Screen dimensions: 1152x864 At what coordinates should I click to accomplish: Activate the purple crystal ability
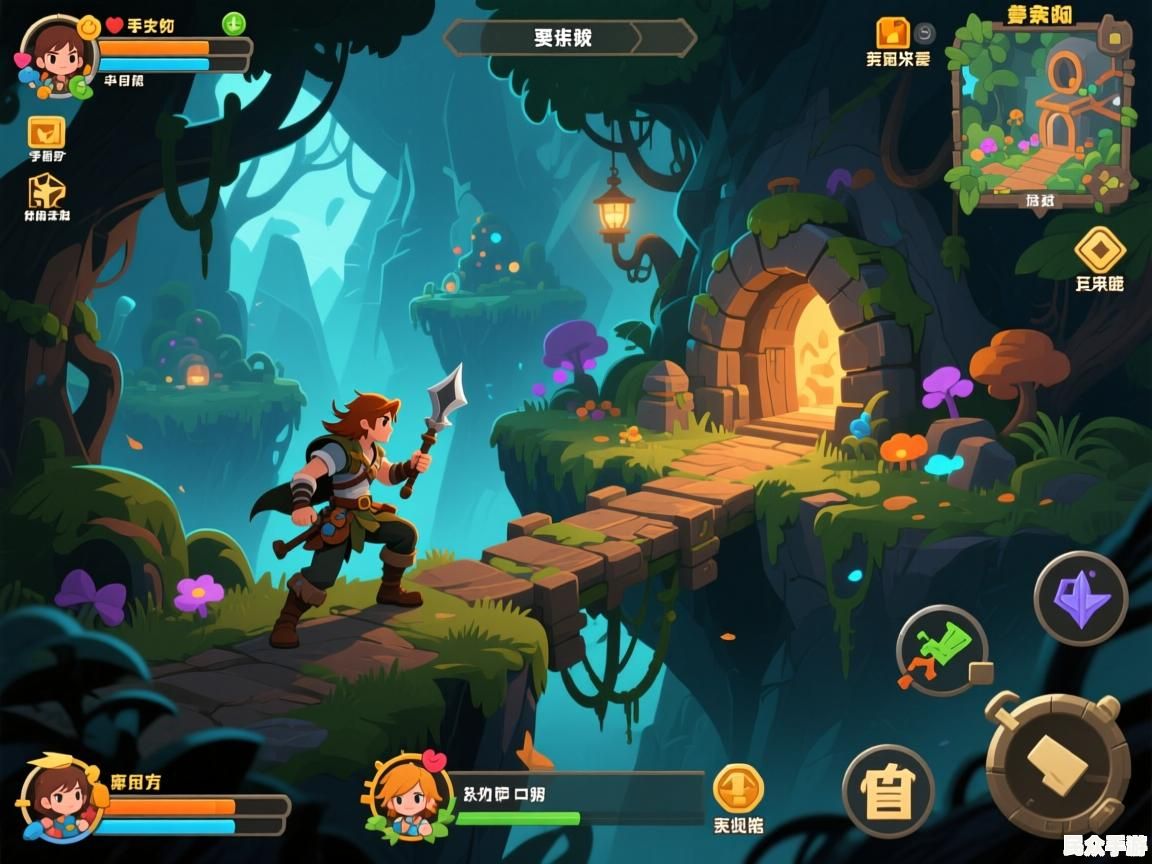pos(1080,598)
